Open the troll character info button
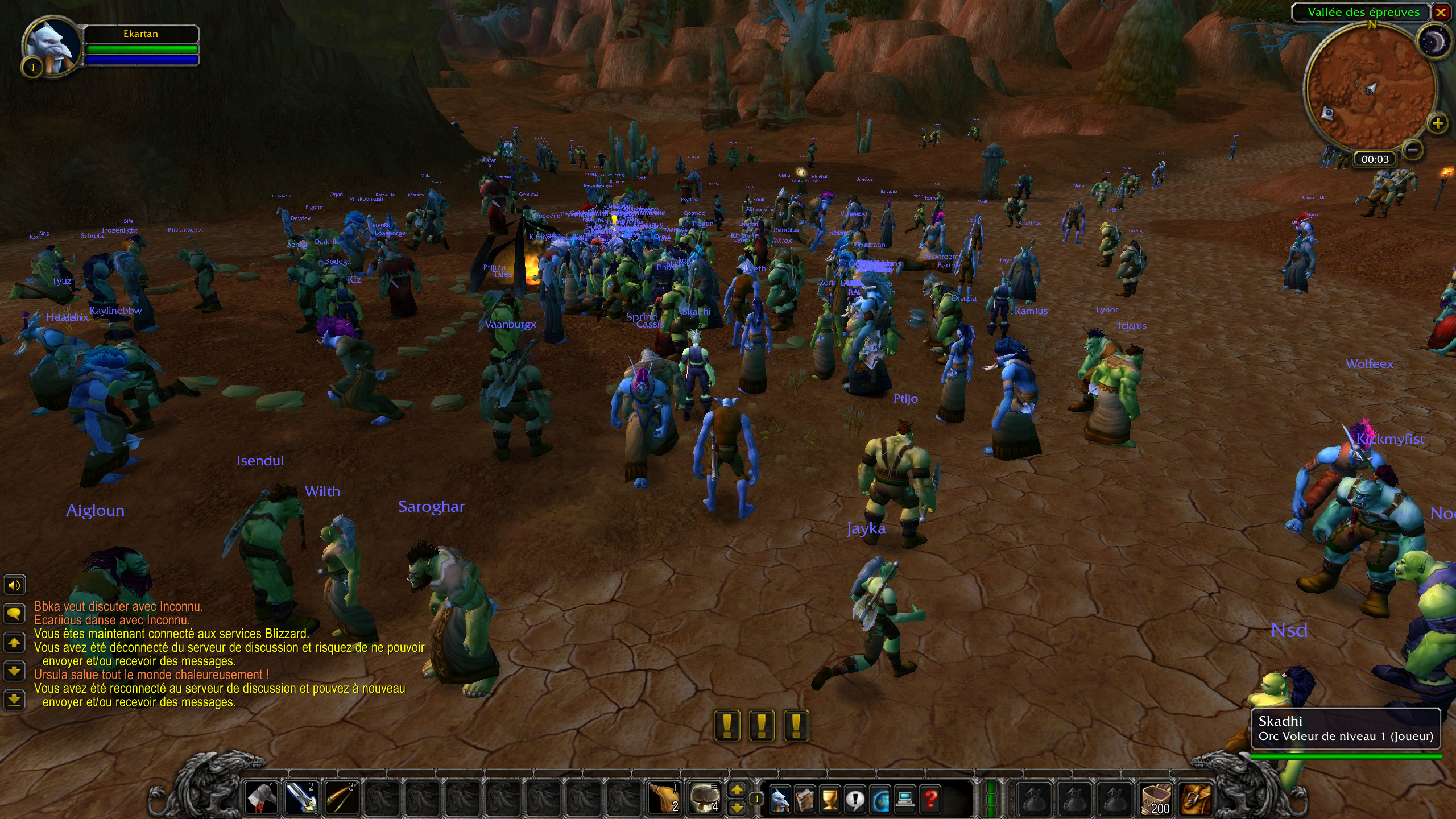The image size is (1456, 819). pyautogui.click(x=779, y=800)
